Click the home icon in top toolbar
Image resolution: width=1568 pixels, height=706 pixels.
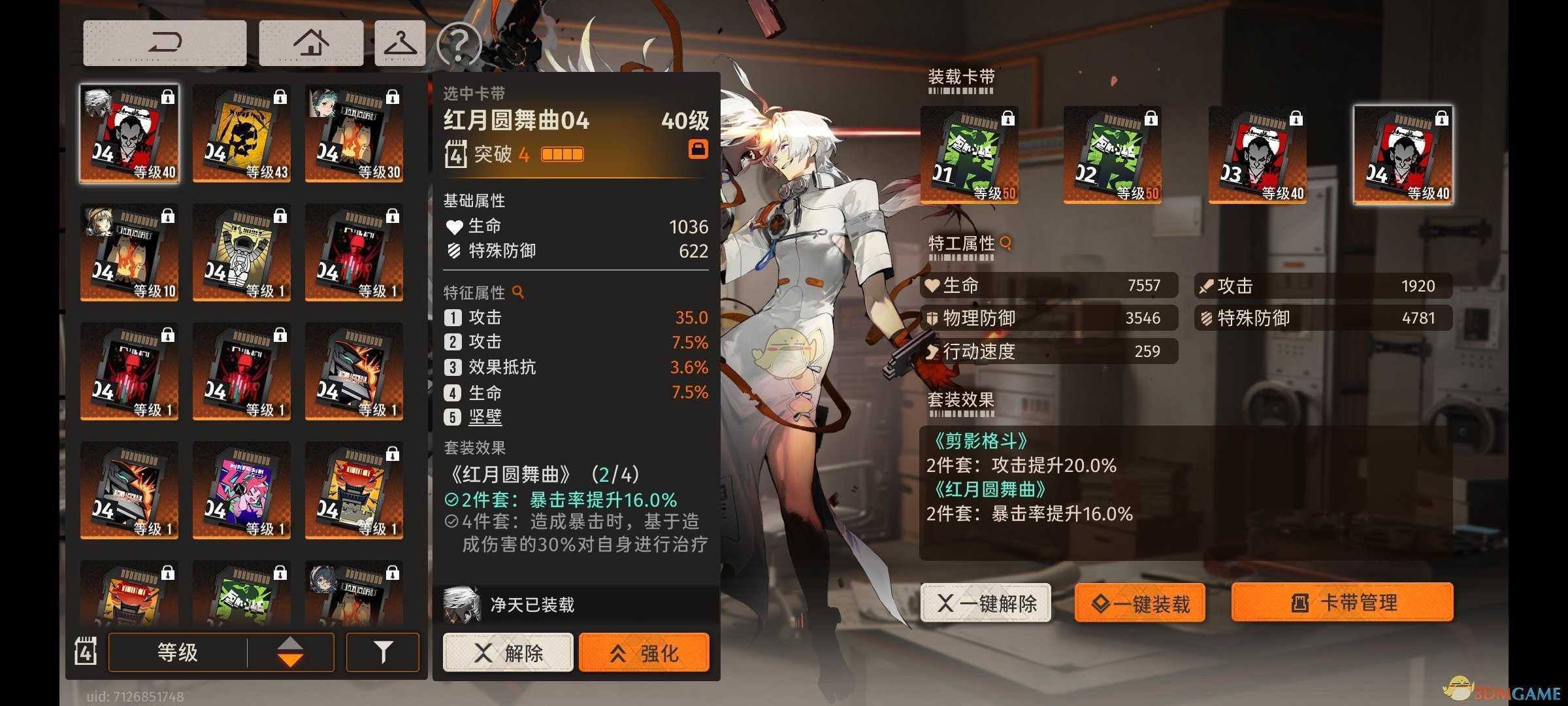coord(311,41)
